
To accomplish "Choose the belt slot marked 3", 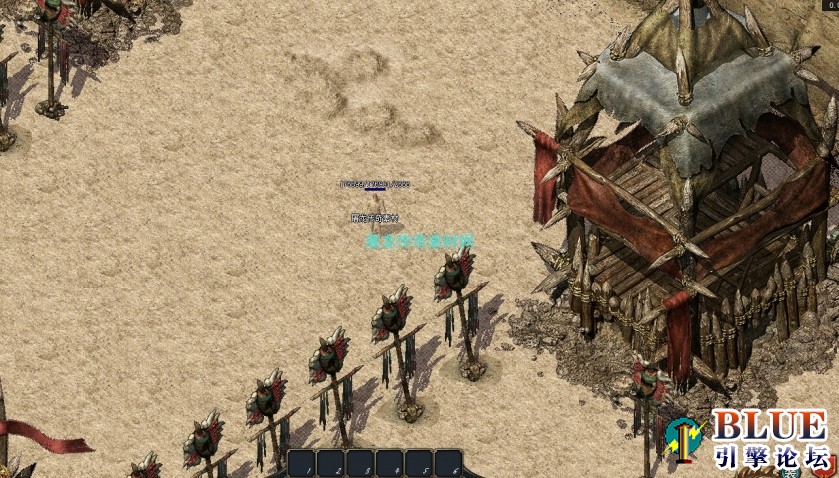I will (362, 464).
